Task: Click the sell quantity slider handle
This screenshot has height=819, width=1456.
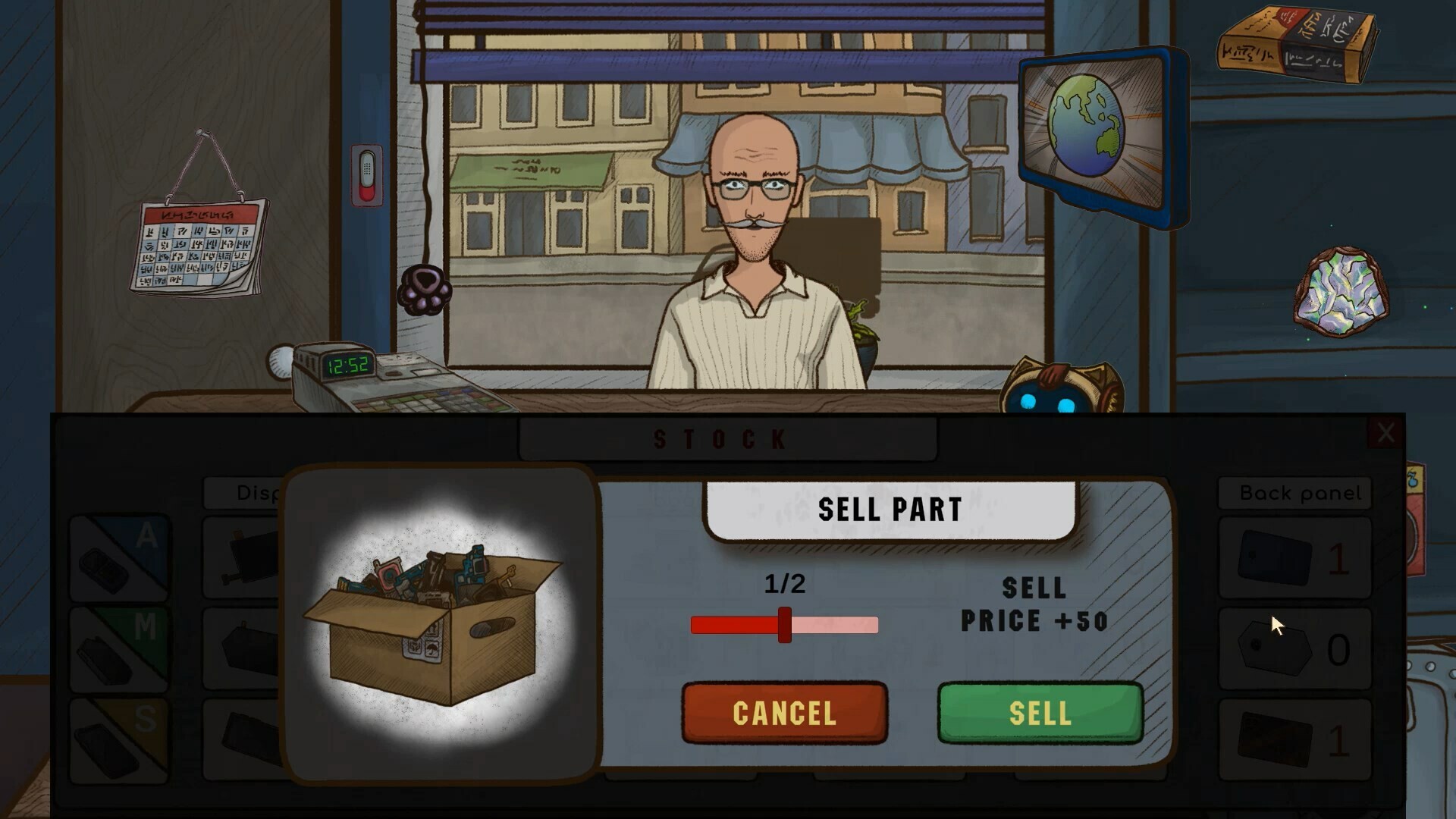Action: pyautogui.click(x=783, y=625)
